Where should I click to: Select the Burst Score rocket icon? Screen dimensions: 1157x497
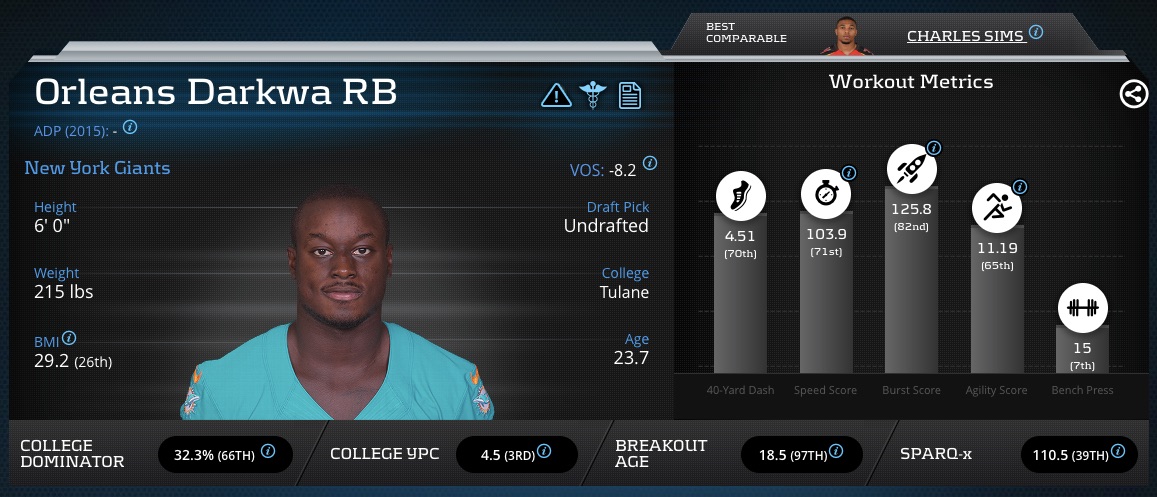[911, 166]
